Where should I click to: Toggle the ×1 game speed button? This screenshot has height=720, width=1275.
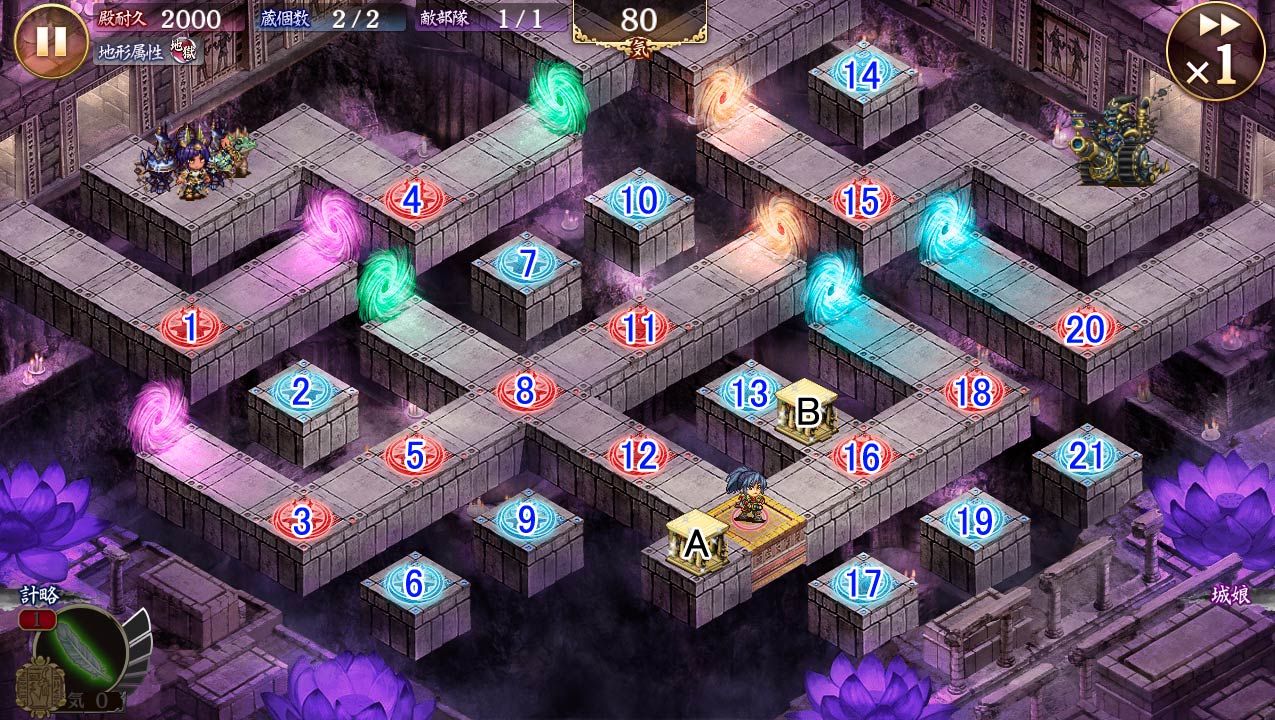[x=1215, y=50]
